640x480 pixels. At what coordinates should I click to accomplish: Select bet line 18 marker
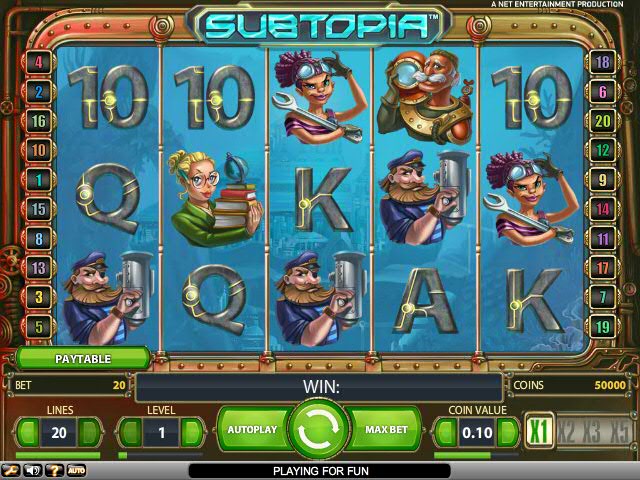tap(602, 62)
